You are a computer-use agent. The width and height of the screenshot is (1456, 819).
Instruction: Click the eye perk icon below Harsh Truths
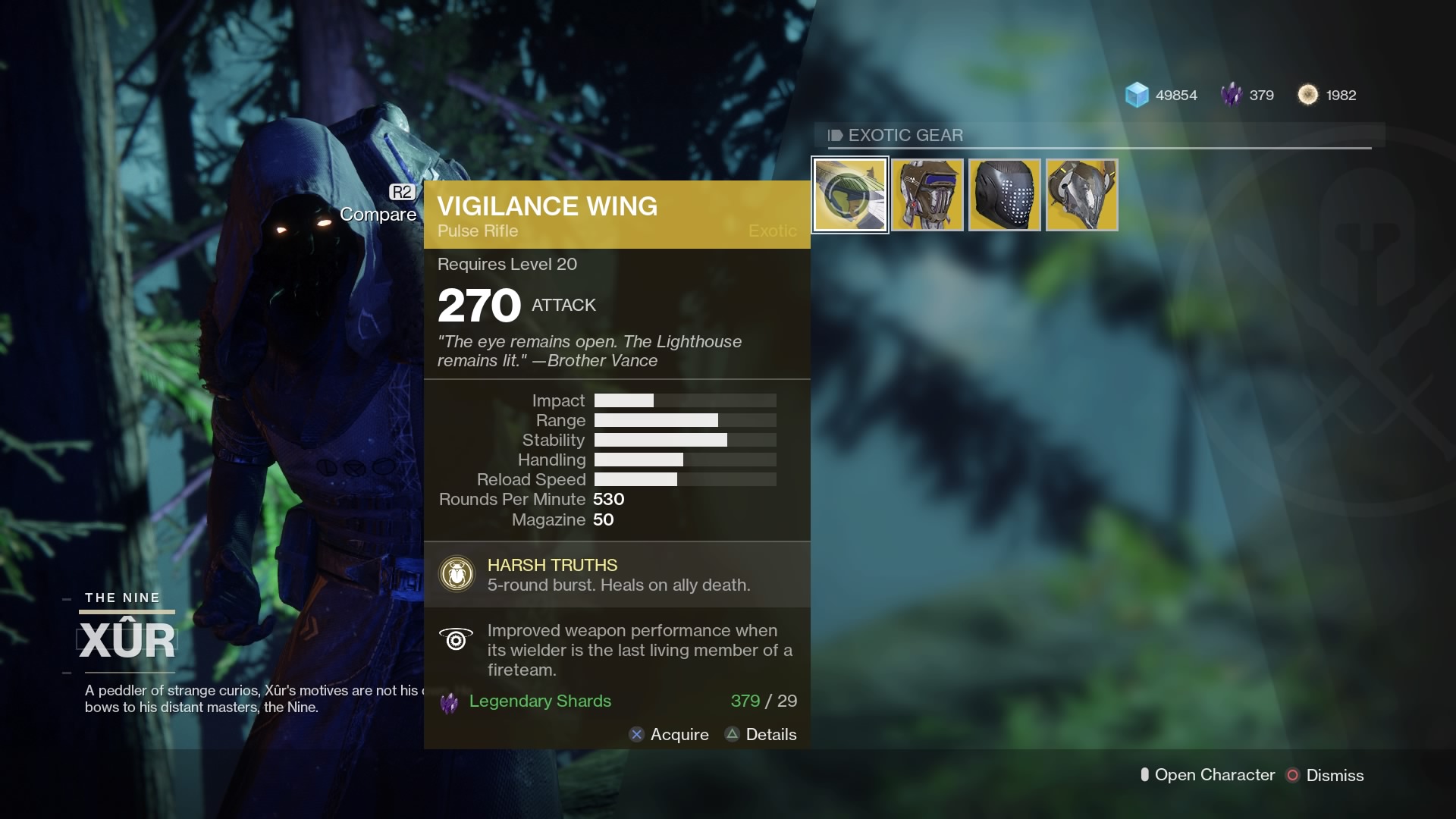[456, 640]
